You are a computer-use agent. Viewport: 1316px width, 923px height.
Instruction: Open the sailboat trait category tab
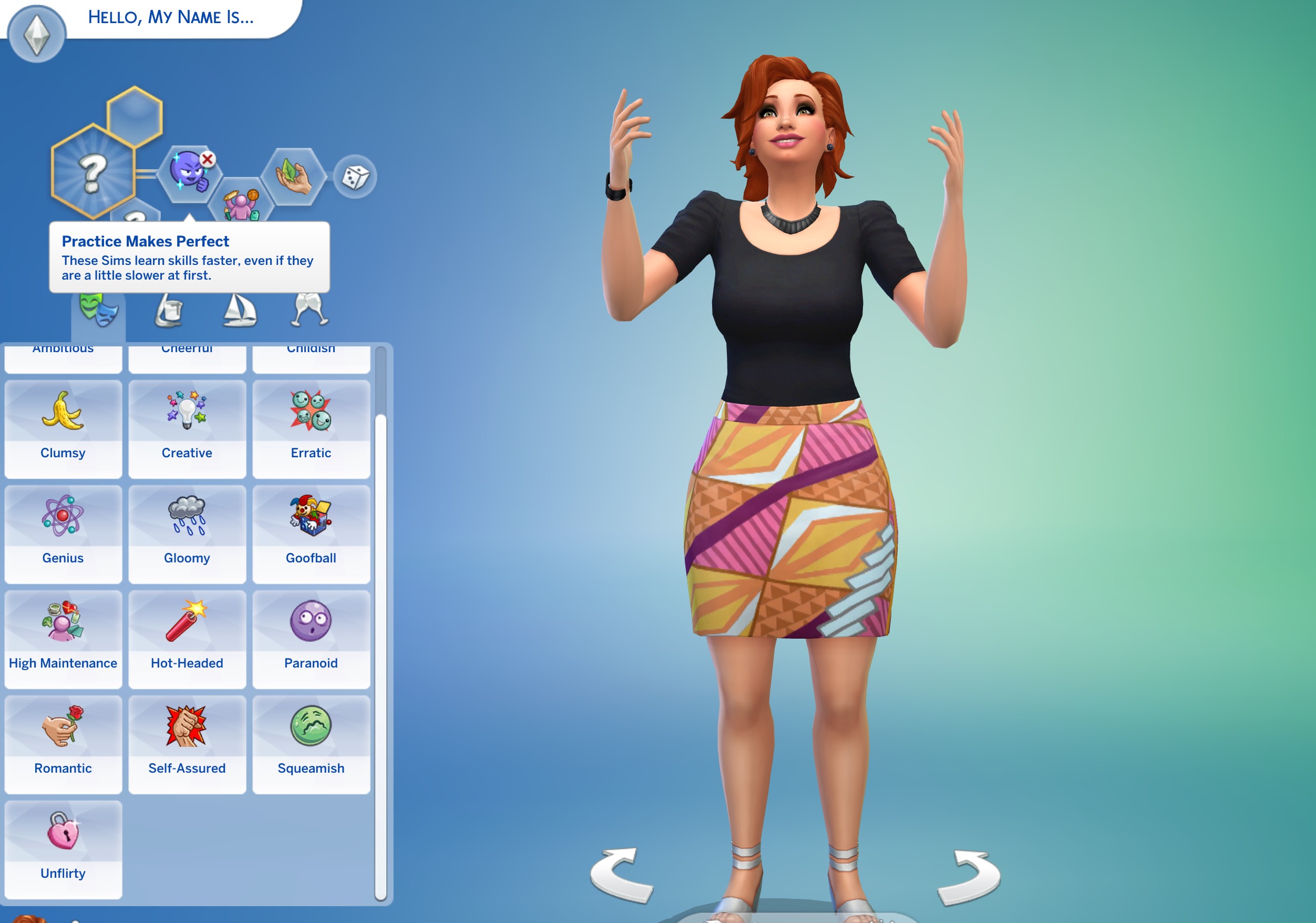click(240, 310)
